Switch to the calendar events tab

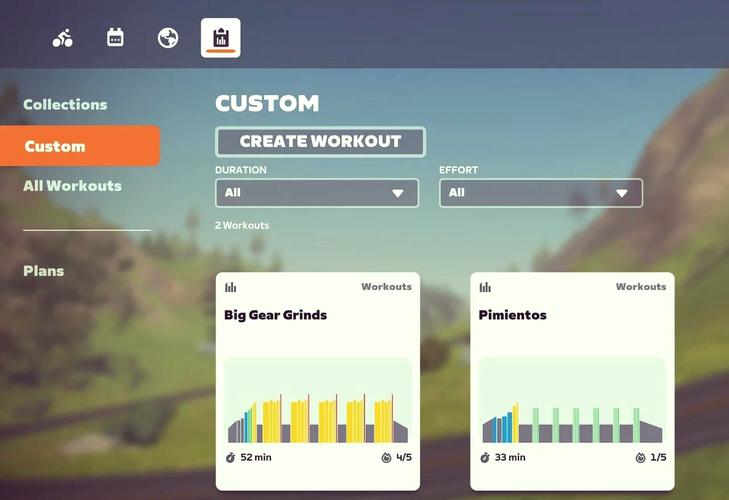click(x=115, y=38)
